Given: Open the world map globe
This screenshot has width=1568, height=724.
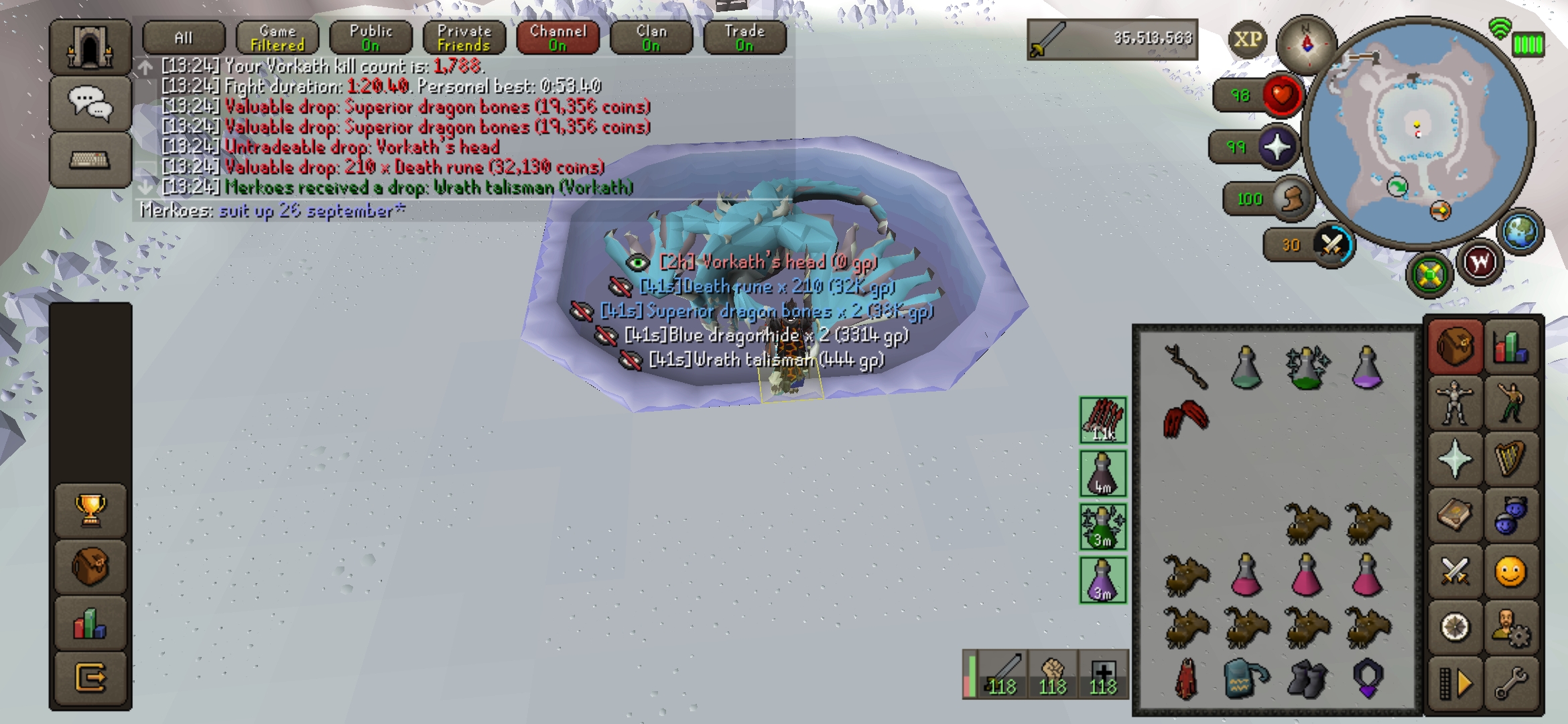Looking at the screenshot, I should [1519, 231].
